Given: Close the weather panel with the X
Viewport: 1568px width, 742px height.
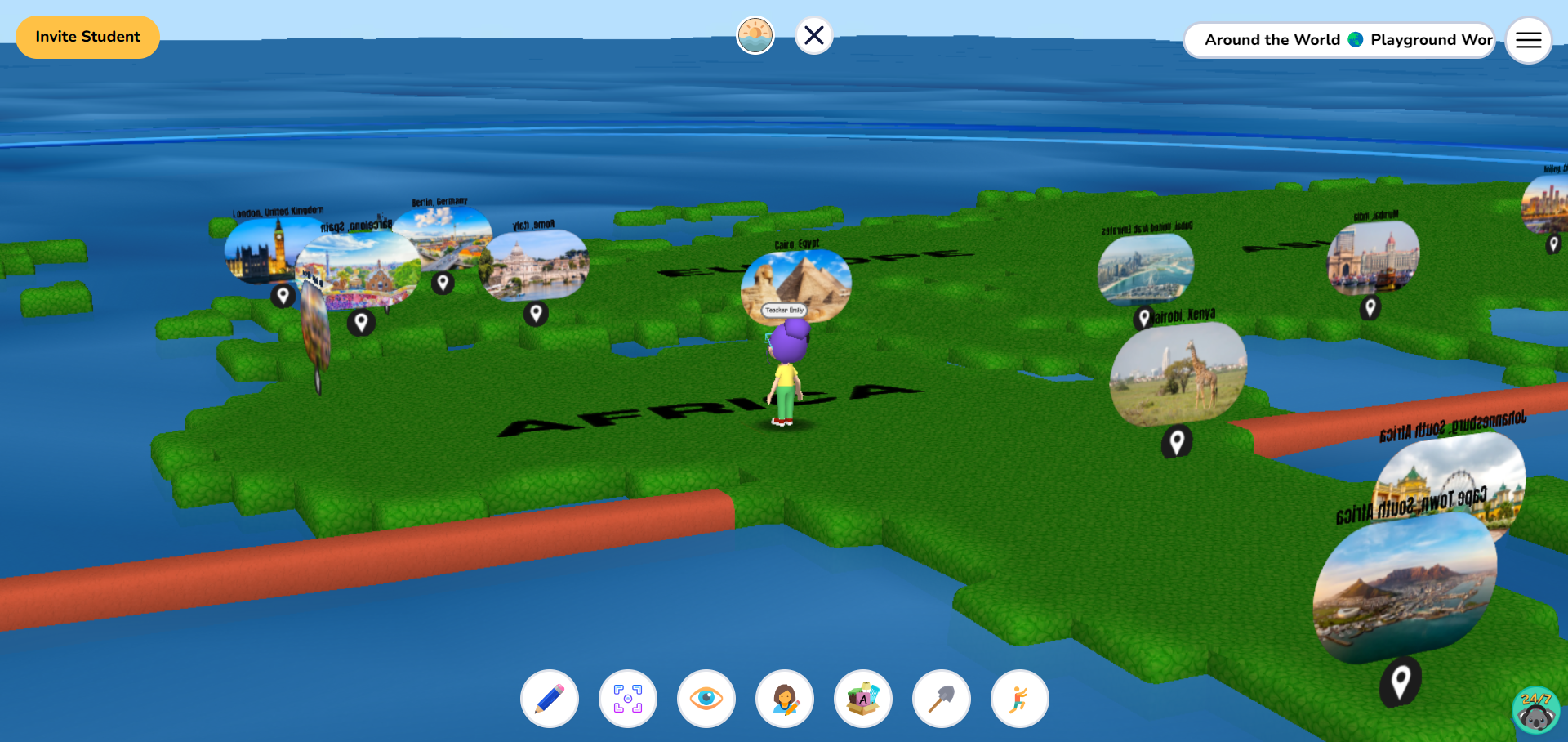Looking at the screenshot, I should (813, 34).
